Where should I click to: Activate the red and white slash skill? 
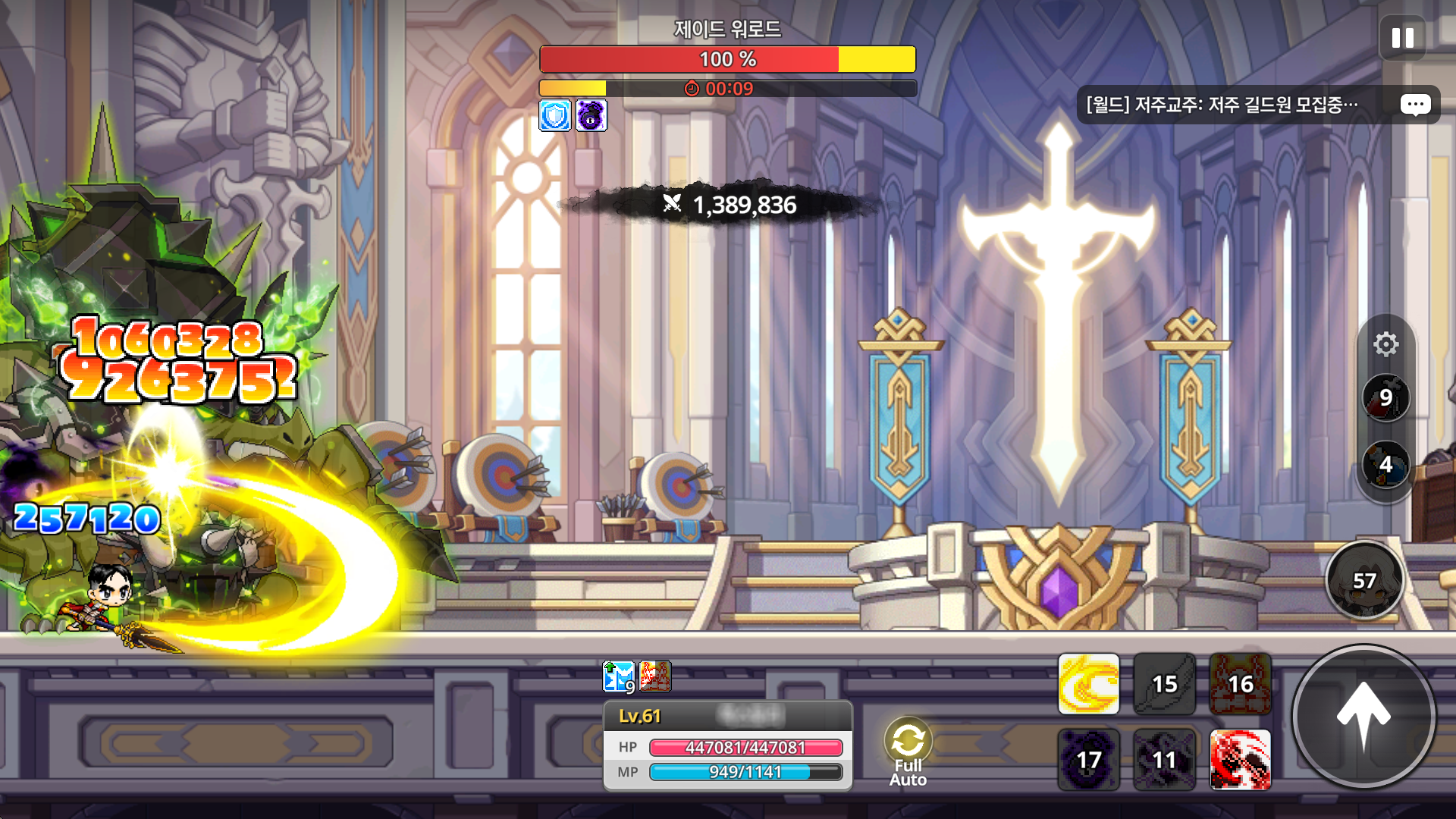[x=1240, y=760]
